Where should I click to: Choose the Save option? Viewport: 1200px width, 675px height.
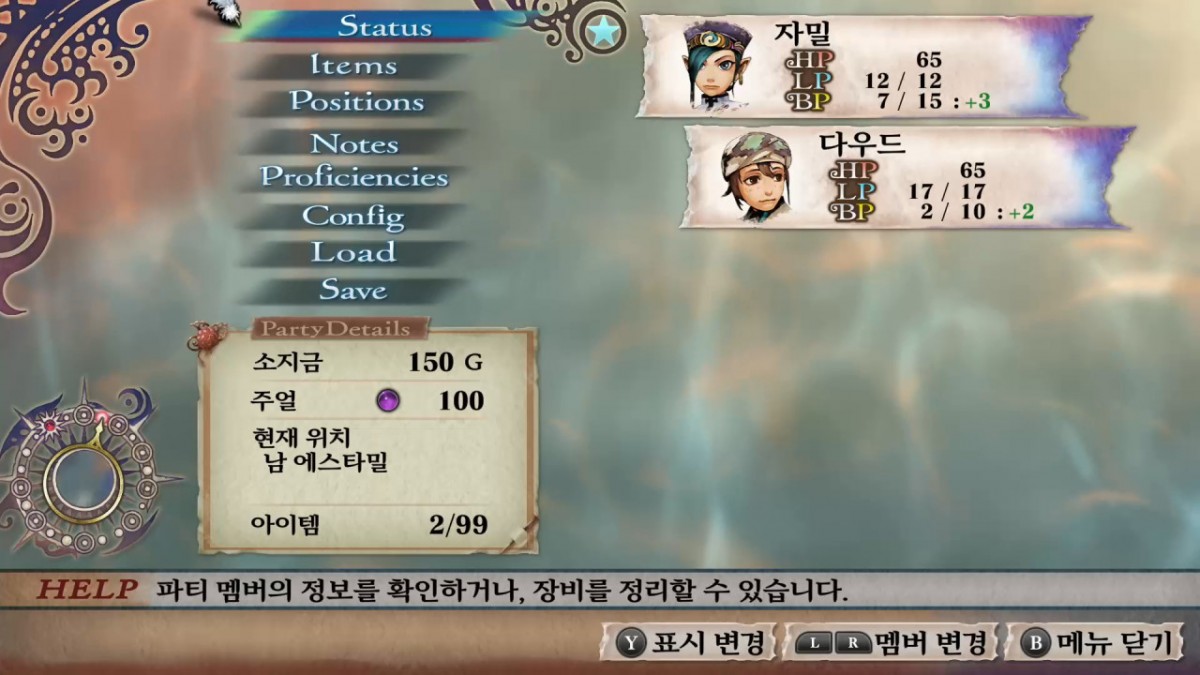click(x=353, y=290)
